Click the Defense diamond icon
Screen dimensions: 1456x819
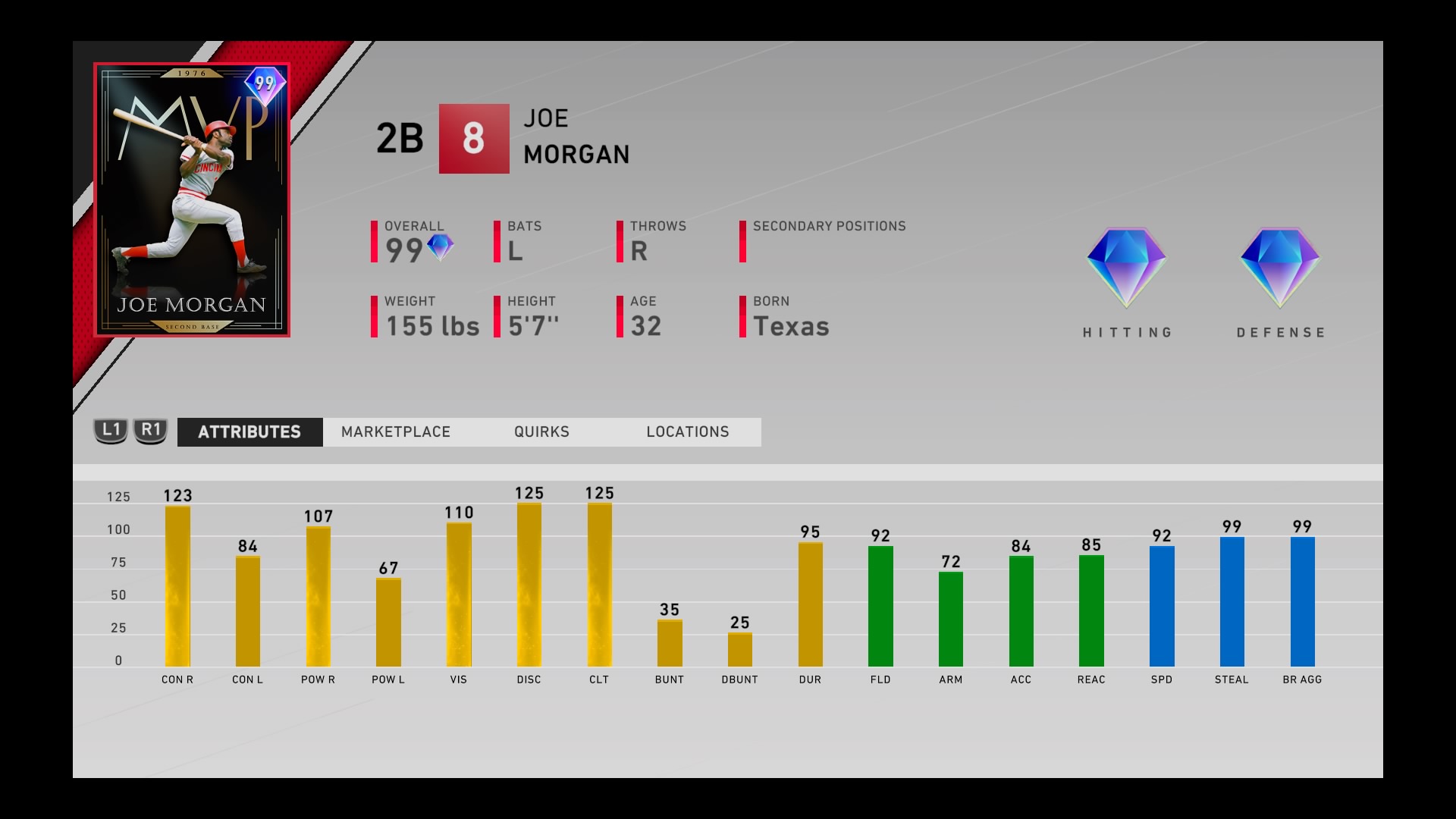1280,269
